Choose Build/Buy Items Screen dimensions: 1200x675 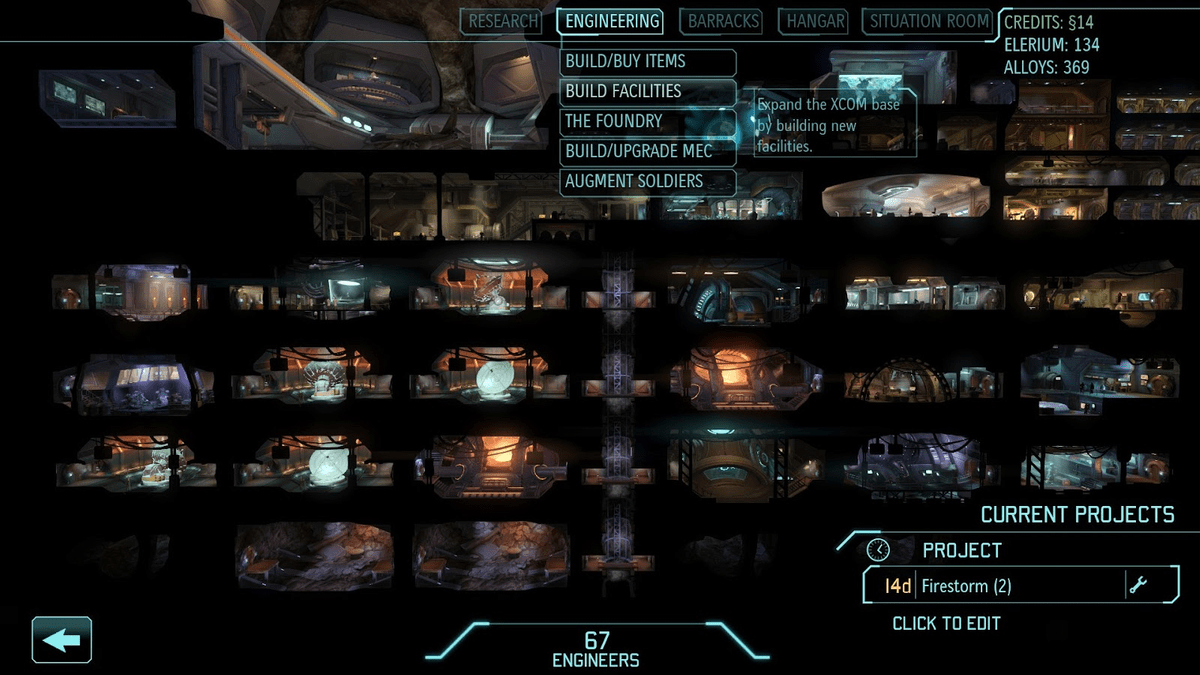pyautogui.click(x=648, y=62)
